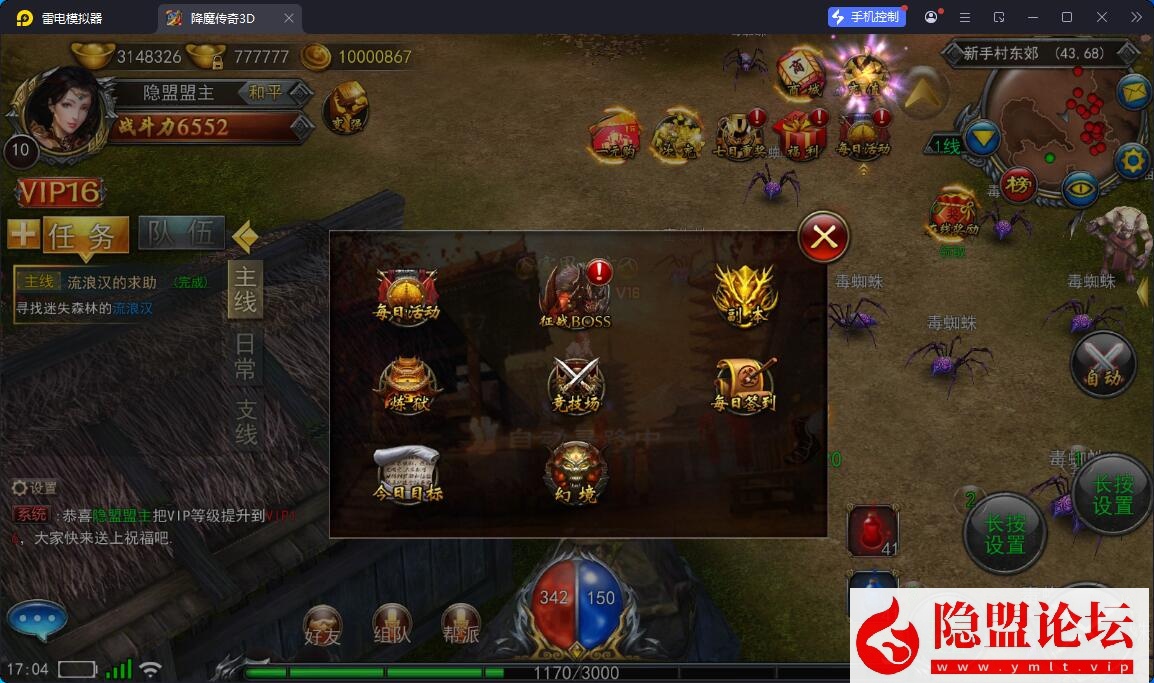
Task: Open the mail envelope icon by minimap
Action: point(1133,93)
